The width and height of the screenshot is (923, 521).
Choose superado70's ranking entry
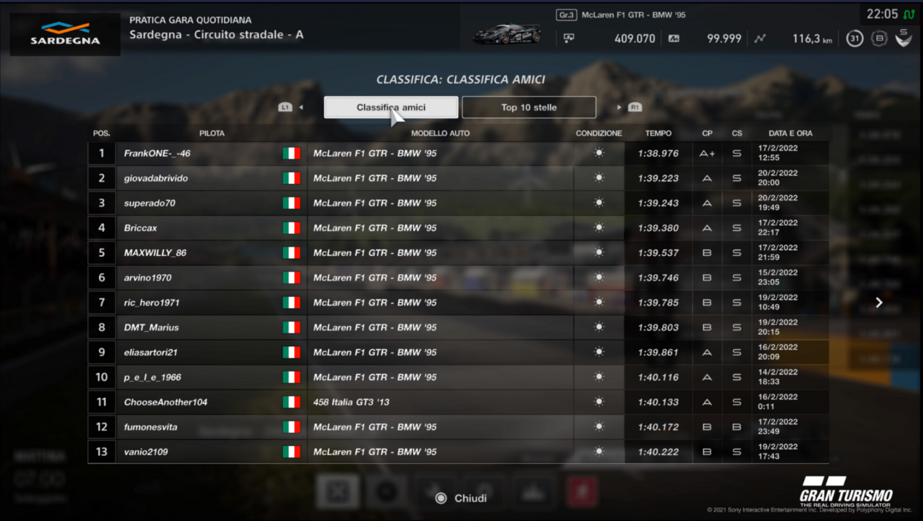click(458, 203)
